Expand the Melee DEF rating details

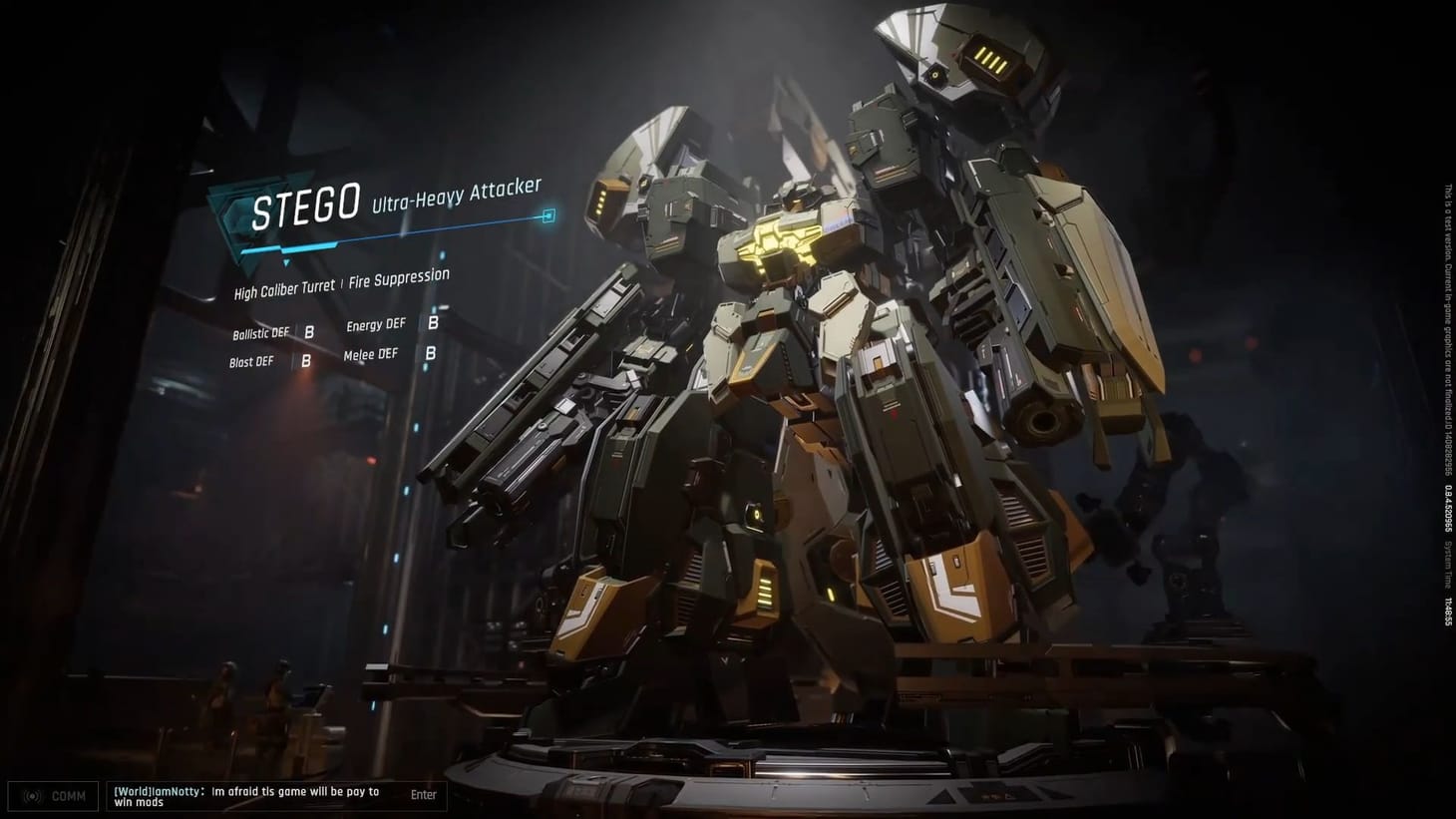[370, 353]
